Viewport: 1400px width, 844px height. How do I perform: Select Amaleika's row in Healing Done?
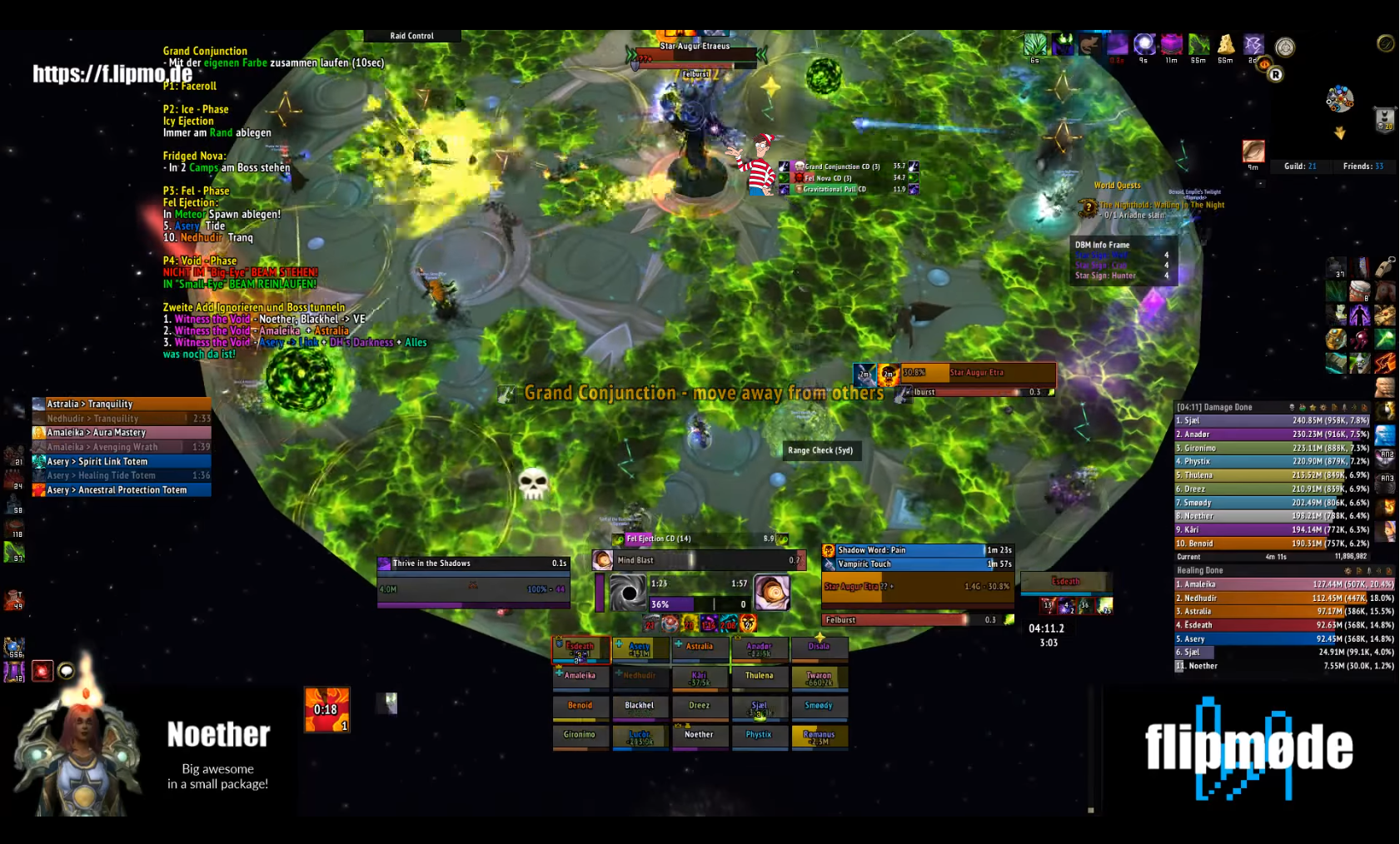[1283, 584]
